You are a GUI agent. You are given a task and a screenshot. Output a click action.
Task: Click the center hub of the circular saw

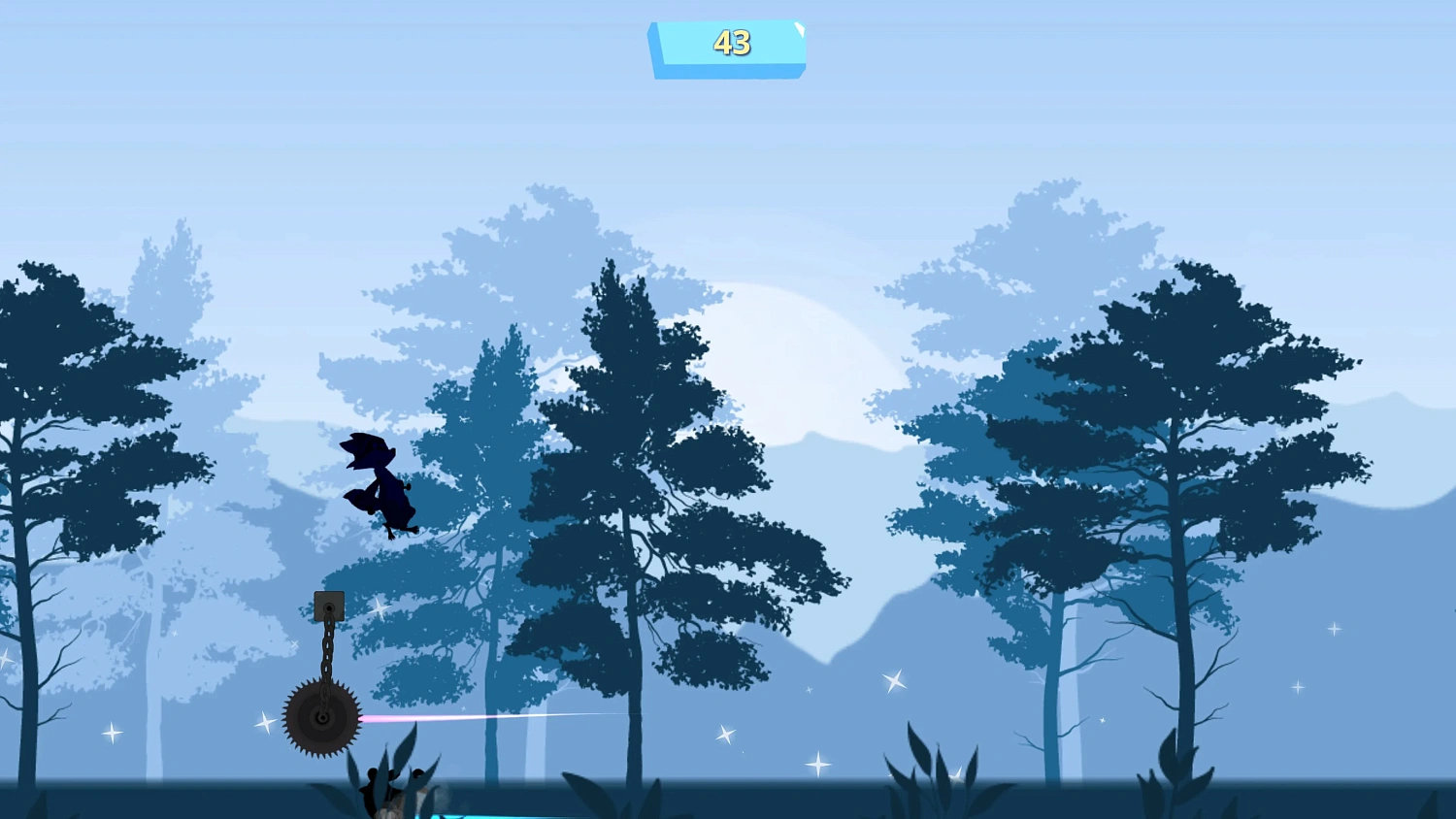(x=321, y=719)
